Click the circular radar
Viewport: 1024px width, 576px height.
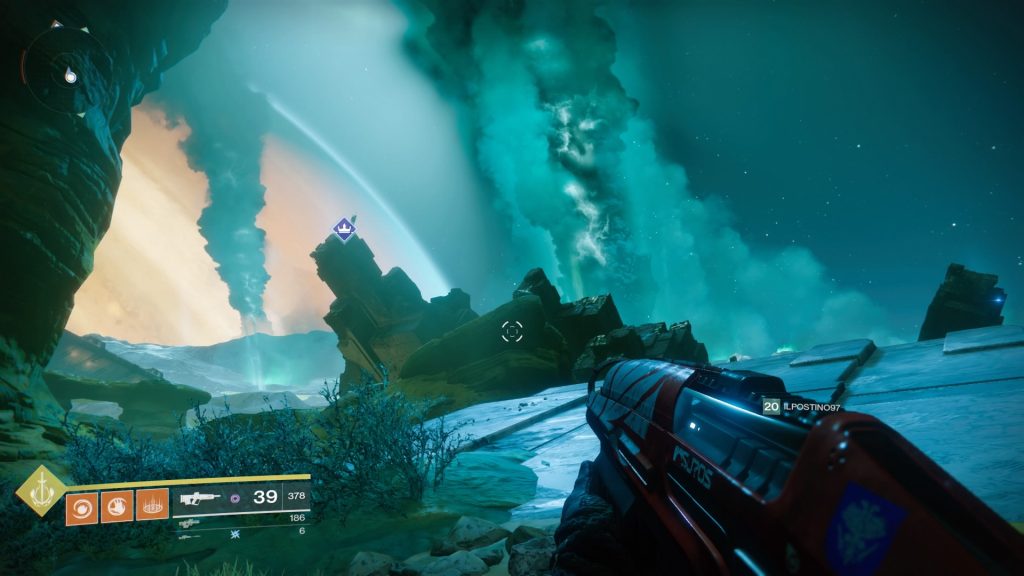(66, 68)
